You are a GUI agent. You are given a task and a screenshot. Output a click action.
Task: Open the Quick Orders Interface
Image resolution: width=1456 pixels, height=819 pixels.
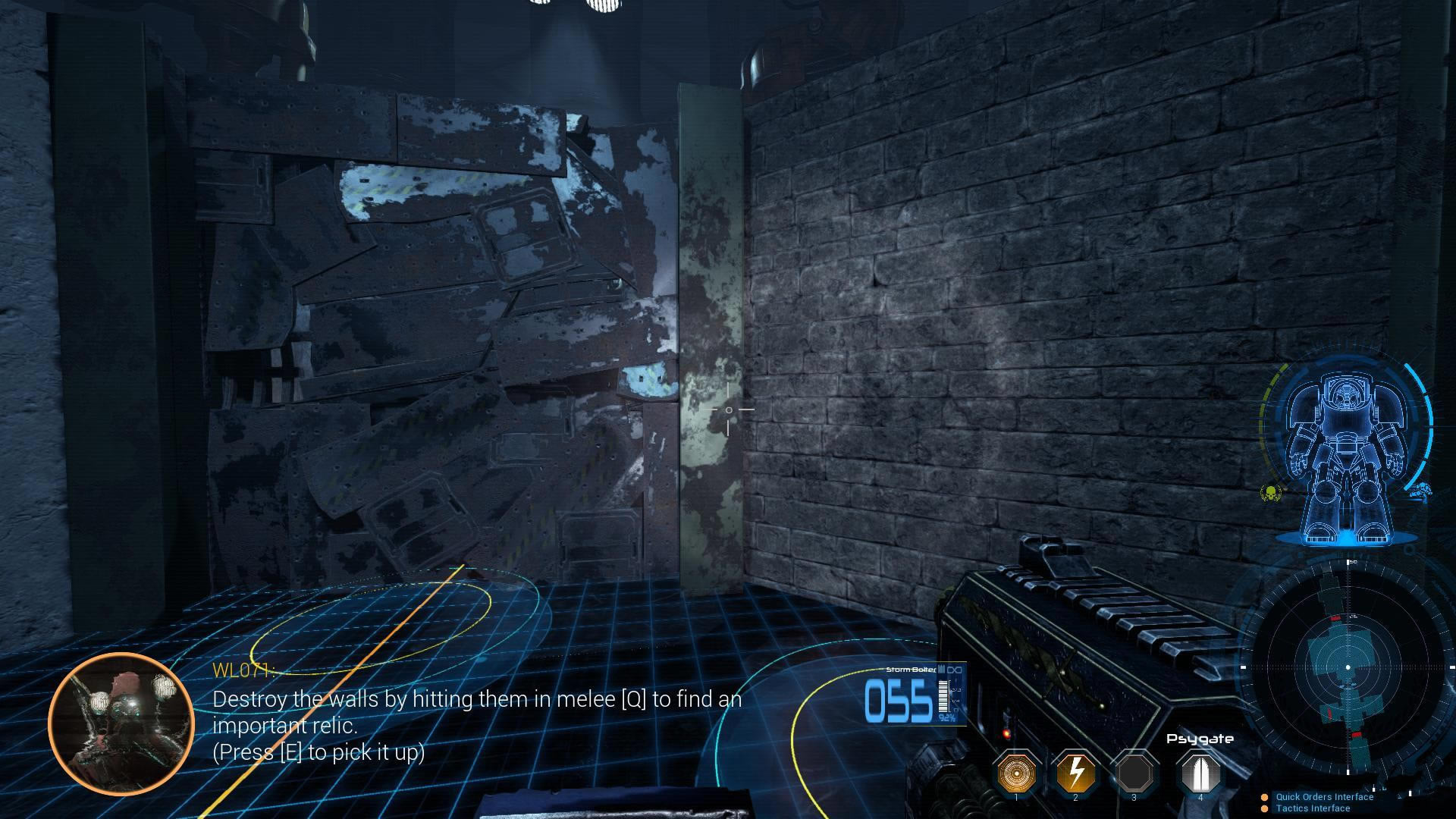[x=1323, y=797]
